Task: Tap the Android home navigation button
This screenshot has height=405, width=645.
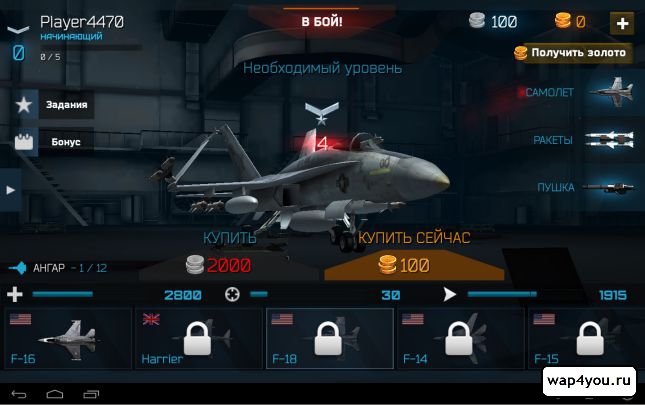Action: [x=54, y=390]
